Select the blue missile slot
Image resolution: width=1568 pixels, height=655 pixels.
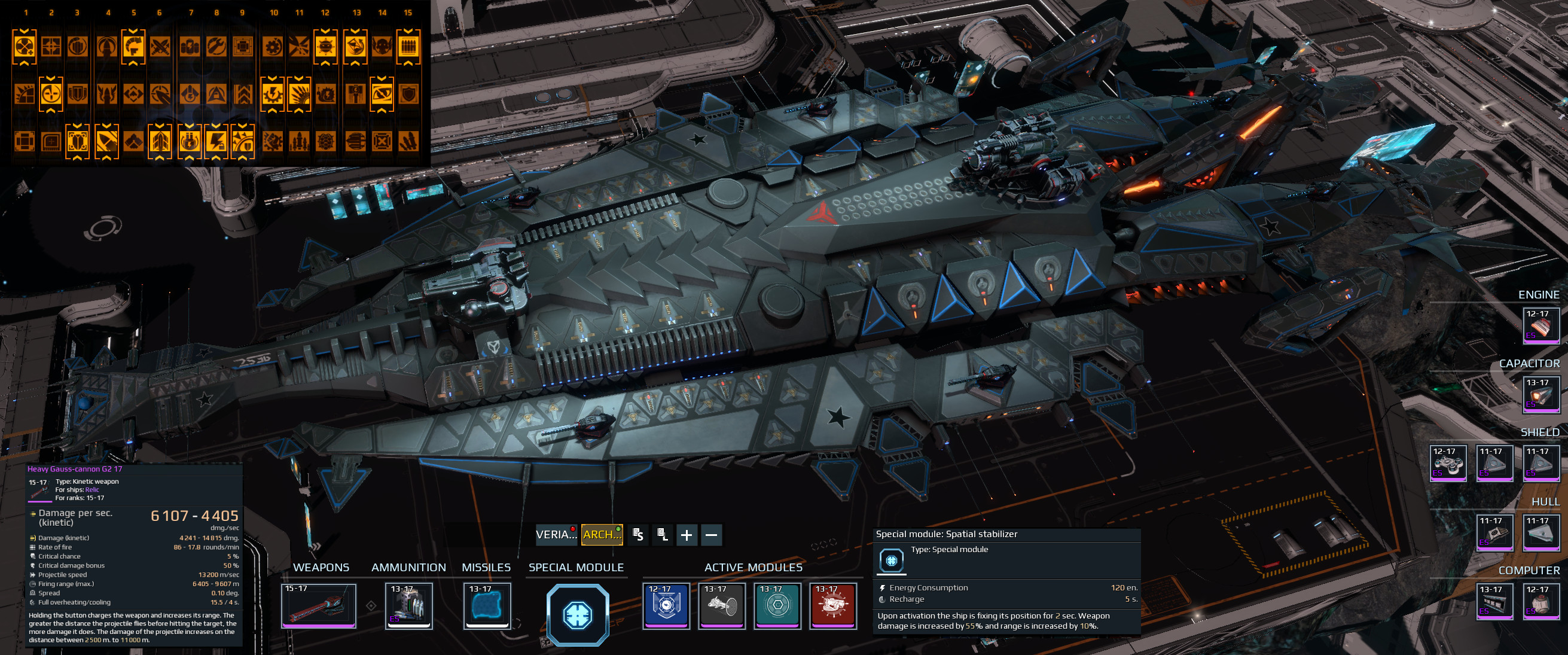487,606
